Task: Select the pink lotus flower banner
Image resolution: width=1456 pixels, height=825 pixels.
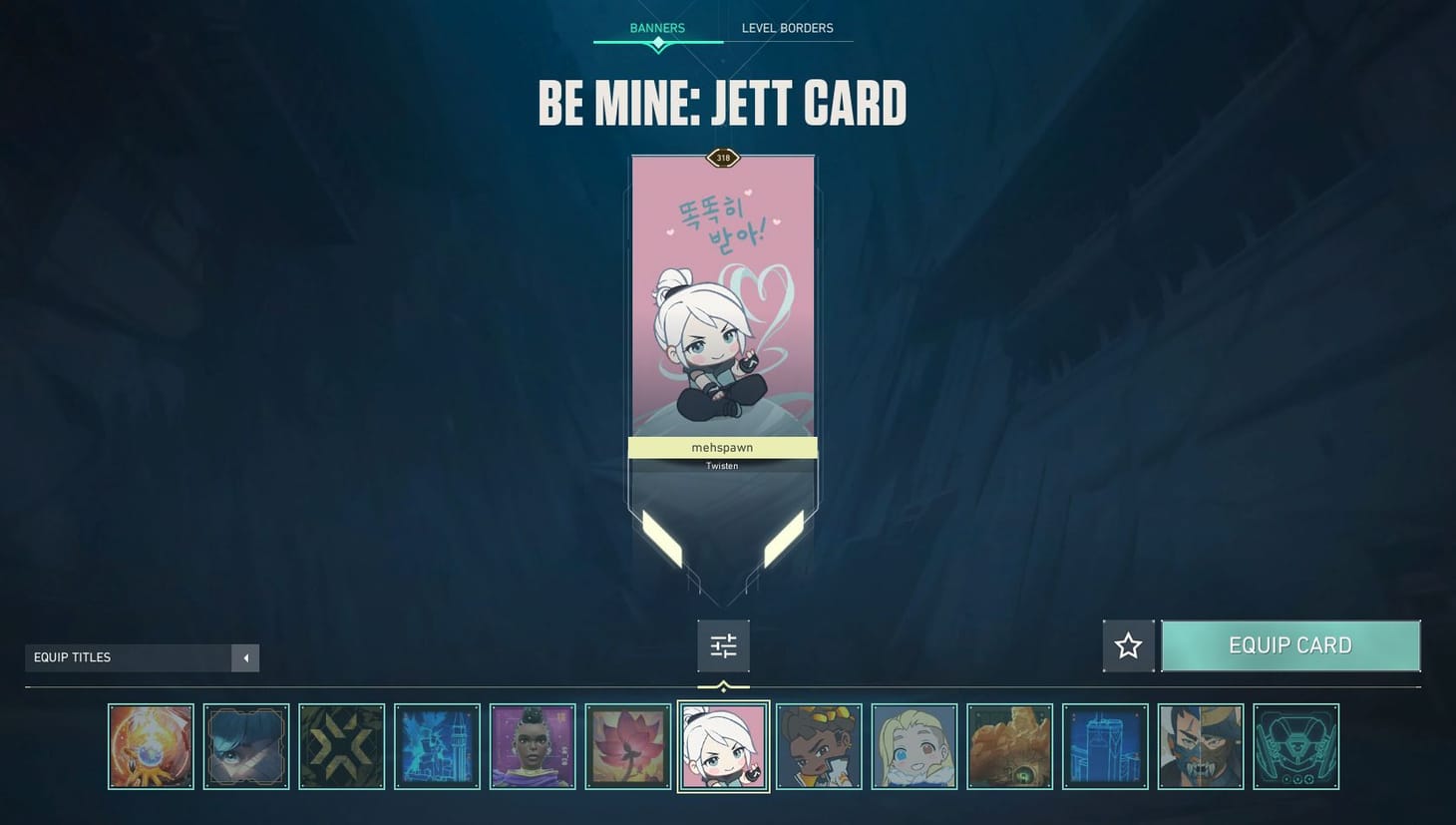Action: [627, 745]
